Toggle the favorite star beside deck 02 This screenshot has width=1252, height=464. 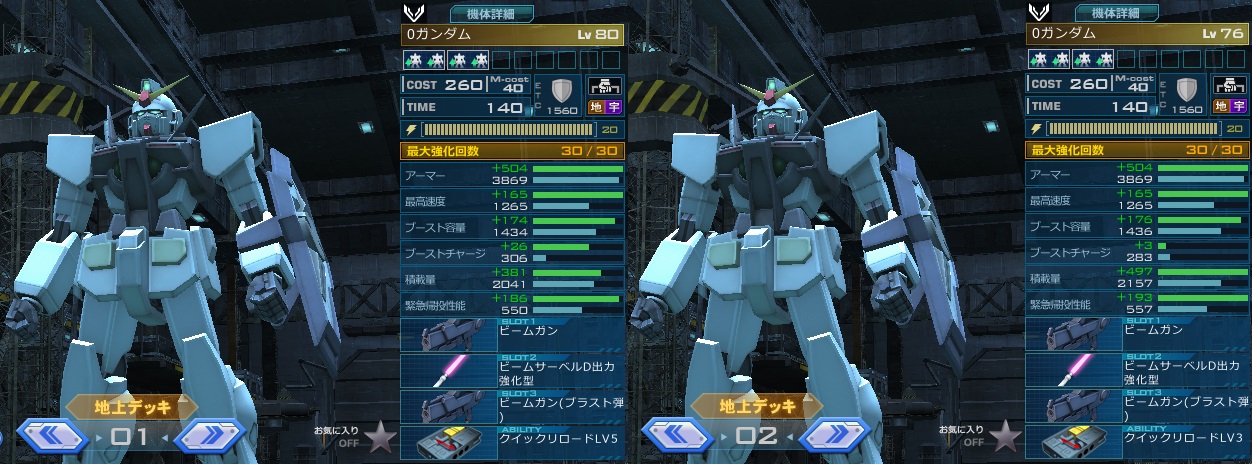[1005, 437]
